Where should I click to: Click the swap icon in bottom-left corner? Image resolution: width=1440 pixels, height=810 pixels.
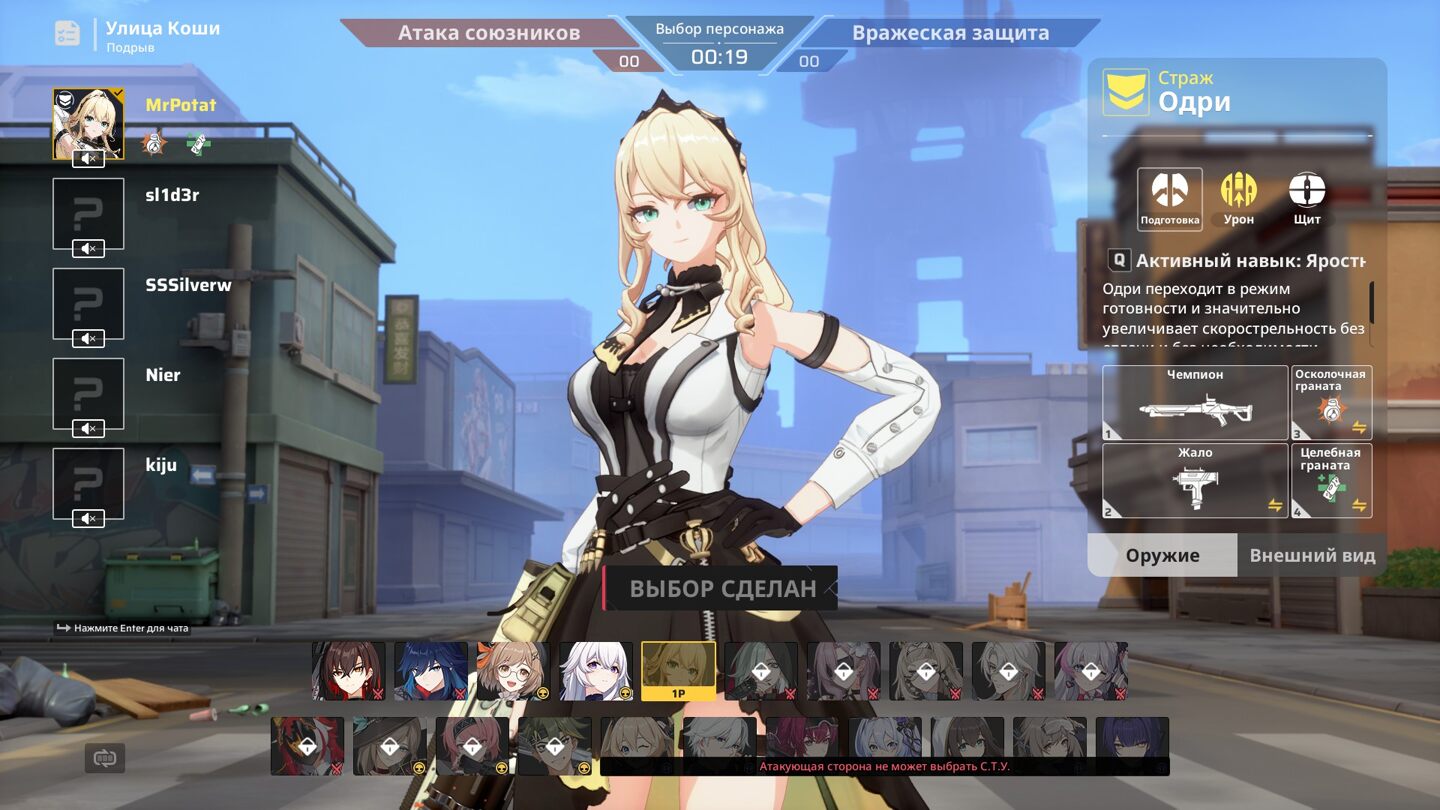click(x=105, y=758)
